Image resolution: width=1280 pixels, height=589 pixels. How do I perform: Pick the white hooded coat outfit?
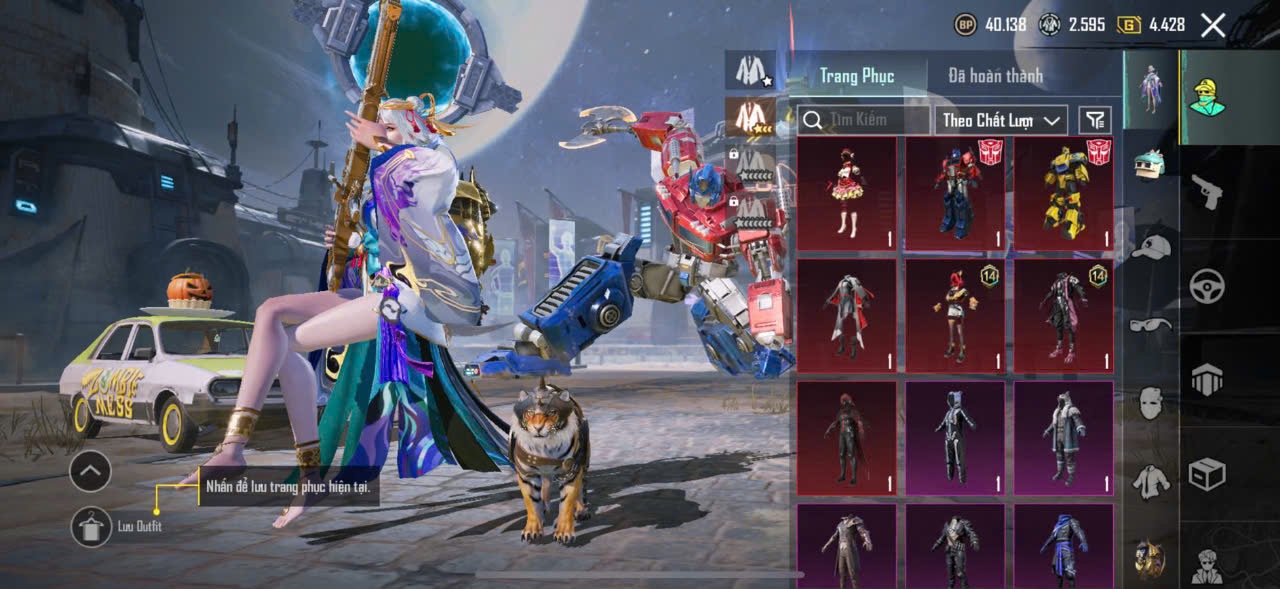1063,438
